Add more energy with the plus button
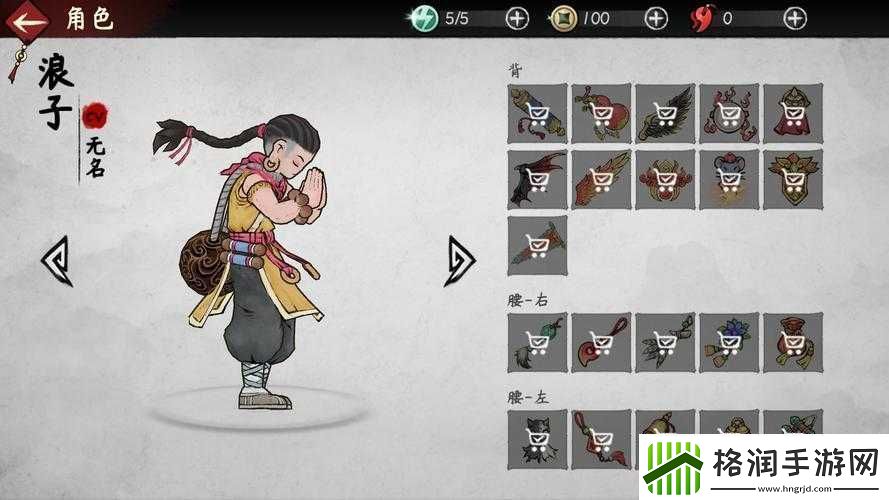Image resolution: width=889 pixels, height=500 pixels. click(x=517, y=18)
